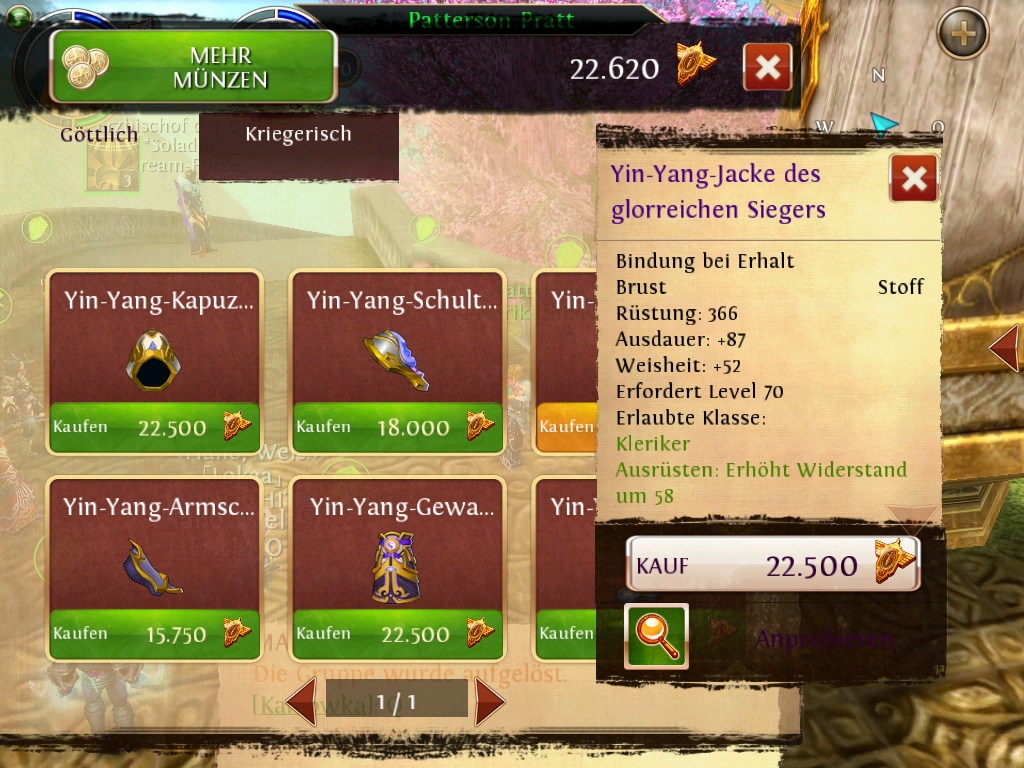
Task: Buy the Yin-Yang-Armschienen for 15.750
Action: 155,634
